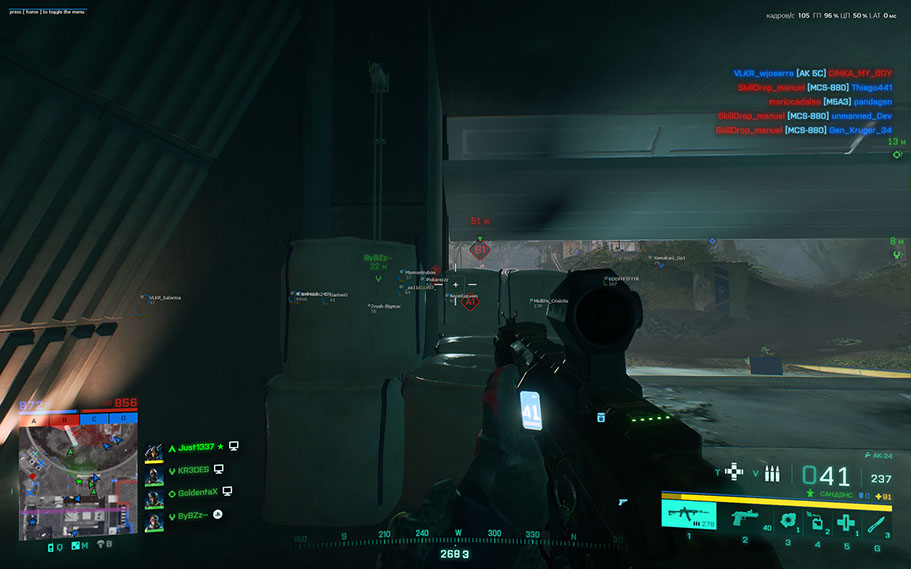Click squad member KR3DES
Screen dimensions: 911x569
click(x=193, y=469)
